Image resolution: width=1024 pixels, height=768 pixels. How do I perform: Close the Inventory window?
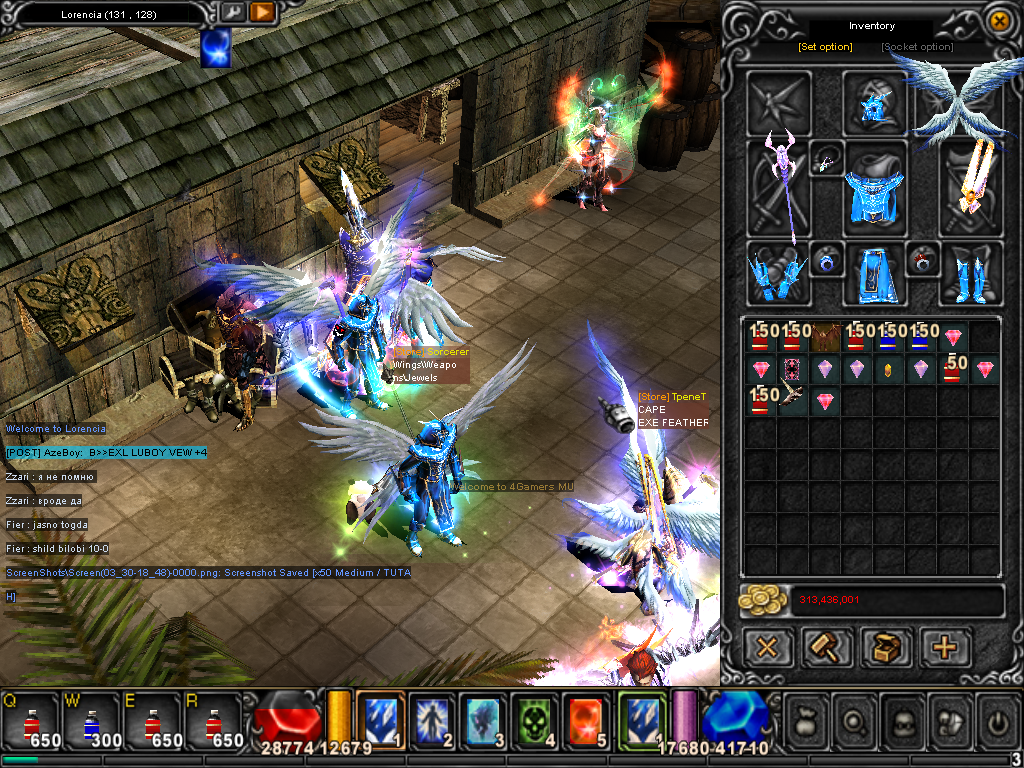998,20
